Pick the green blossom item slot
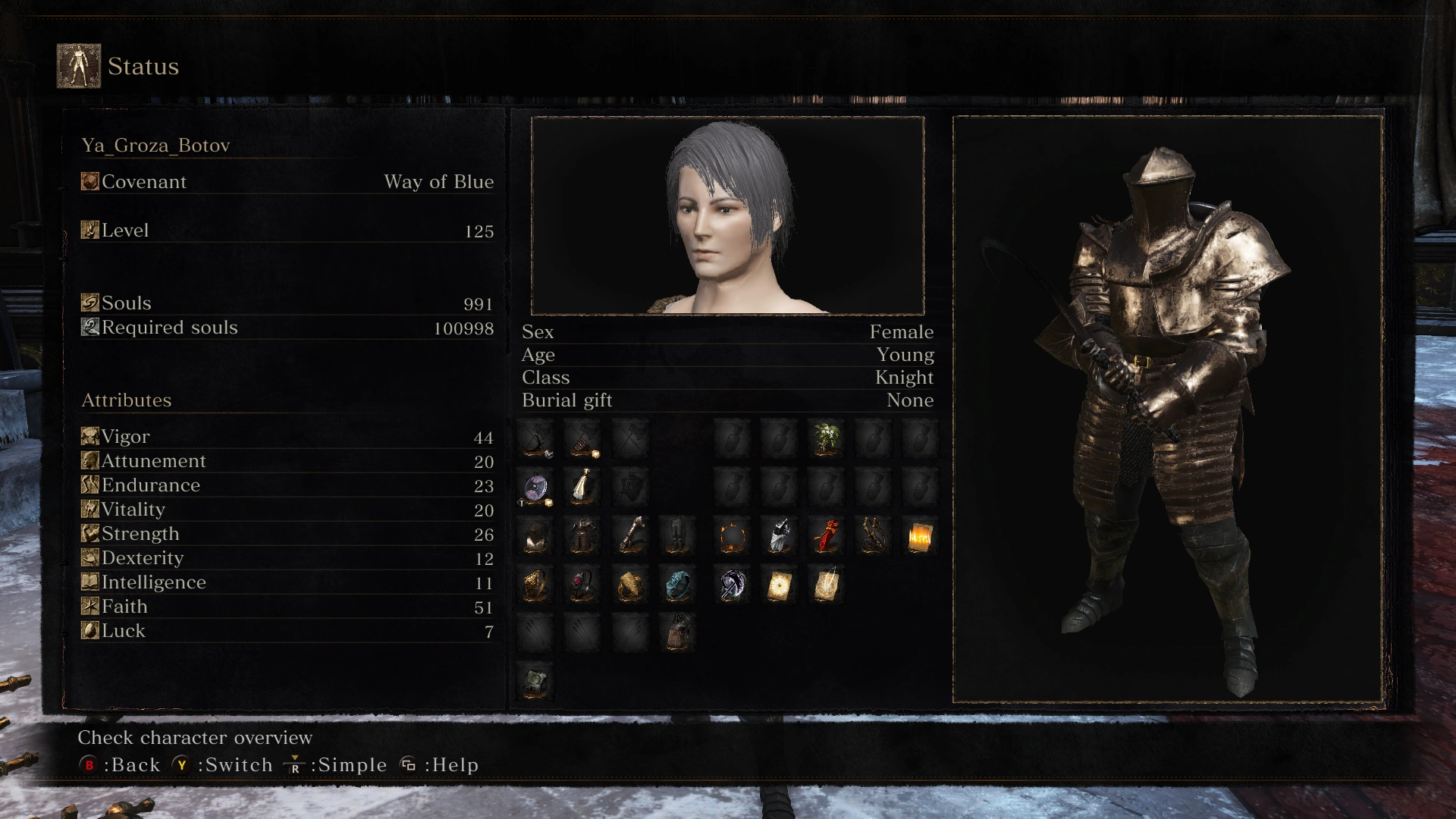The width and height of the screenshot is (1456, 819). point(826,440)
